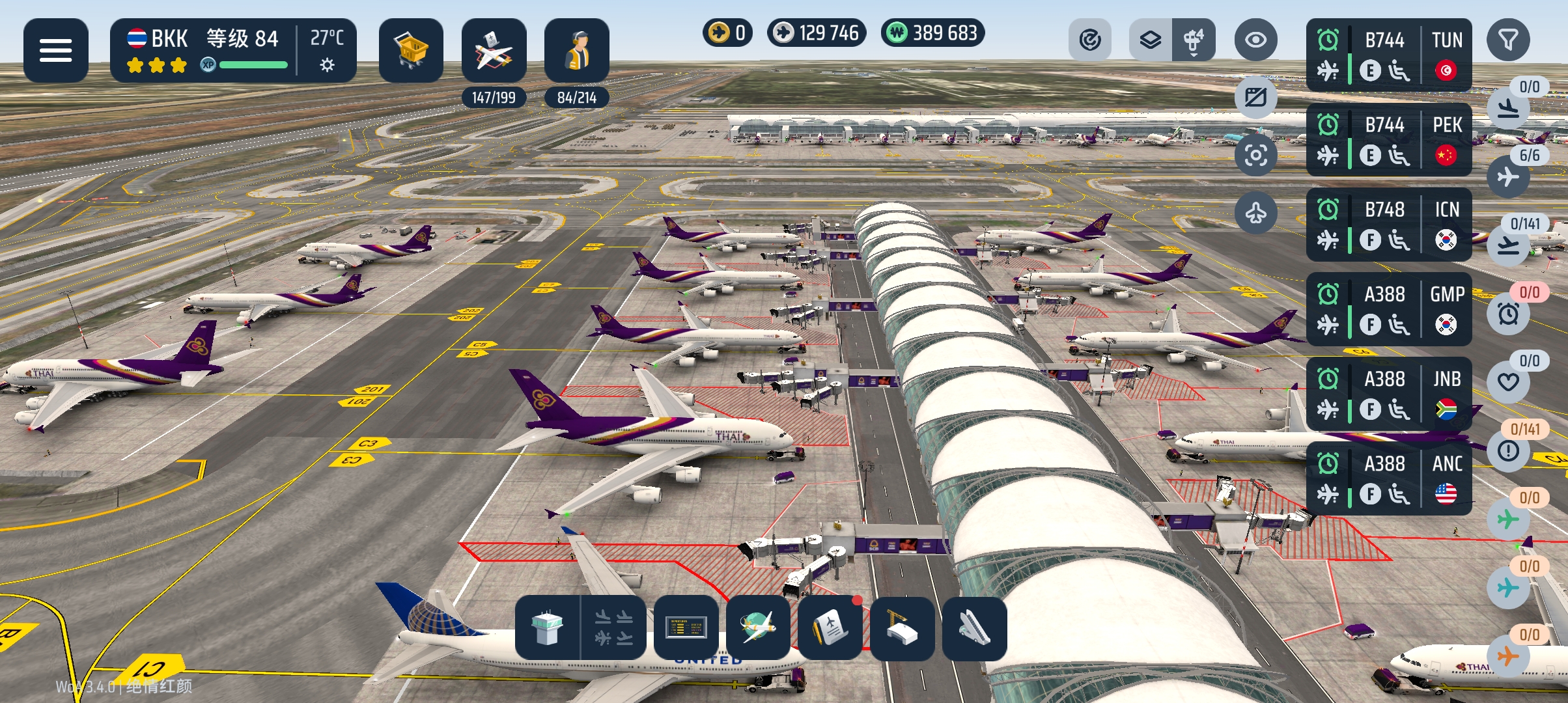Toggle the layers view button
Screen dimensions: 1568x703
pyautogui.click(x=1151, y=40)
